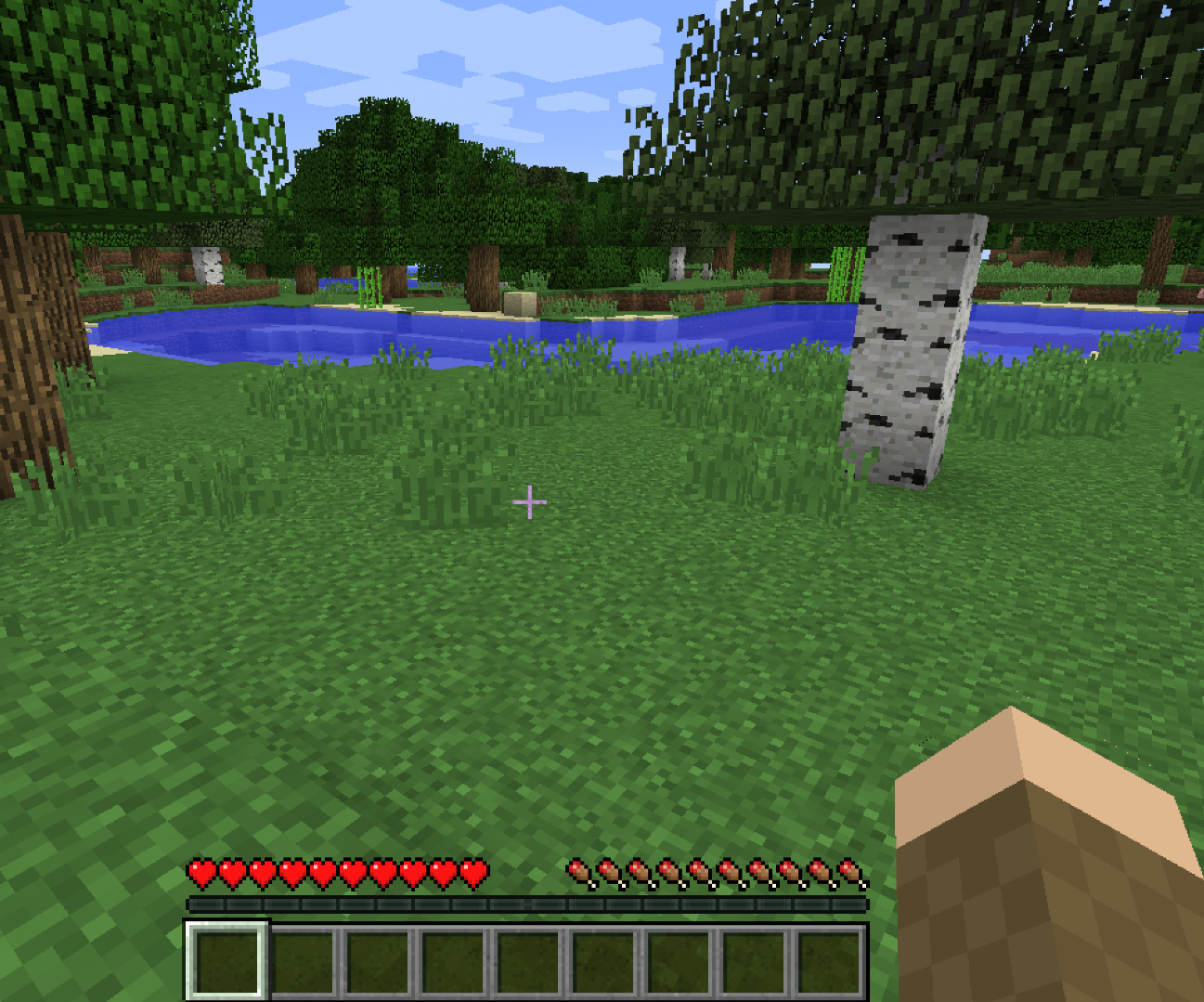Select the first hotbar slot
This screenshot has height=1002, width=1204.
tap(227, 961)
